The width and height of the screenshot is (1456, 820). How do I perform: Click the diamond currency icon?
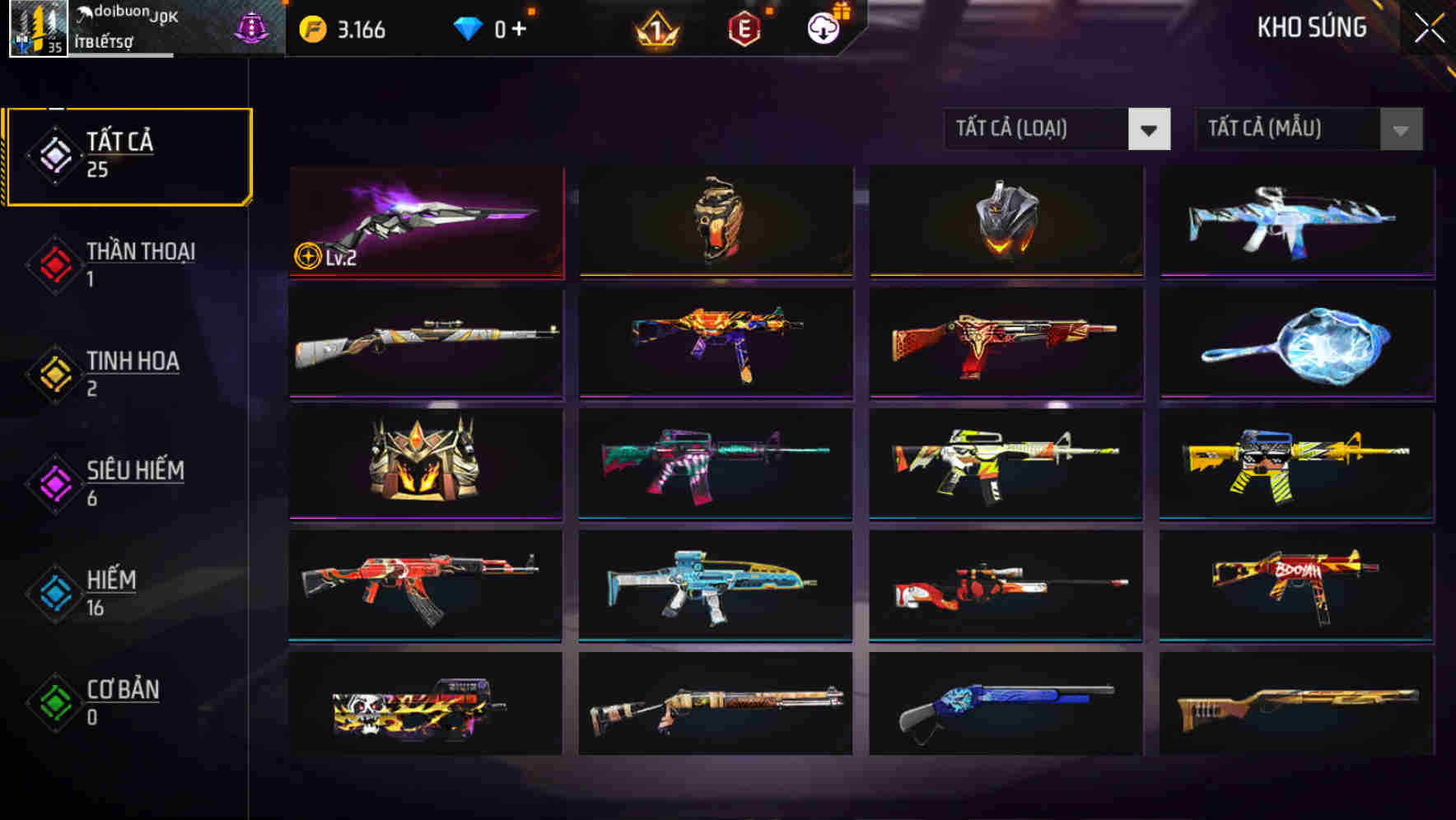tap(469, 27)
